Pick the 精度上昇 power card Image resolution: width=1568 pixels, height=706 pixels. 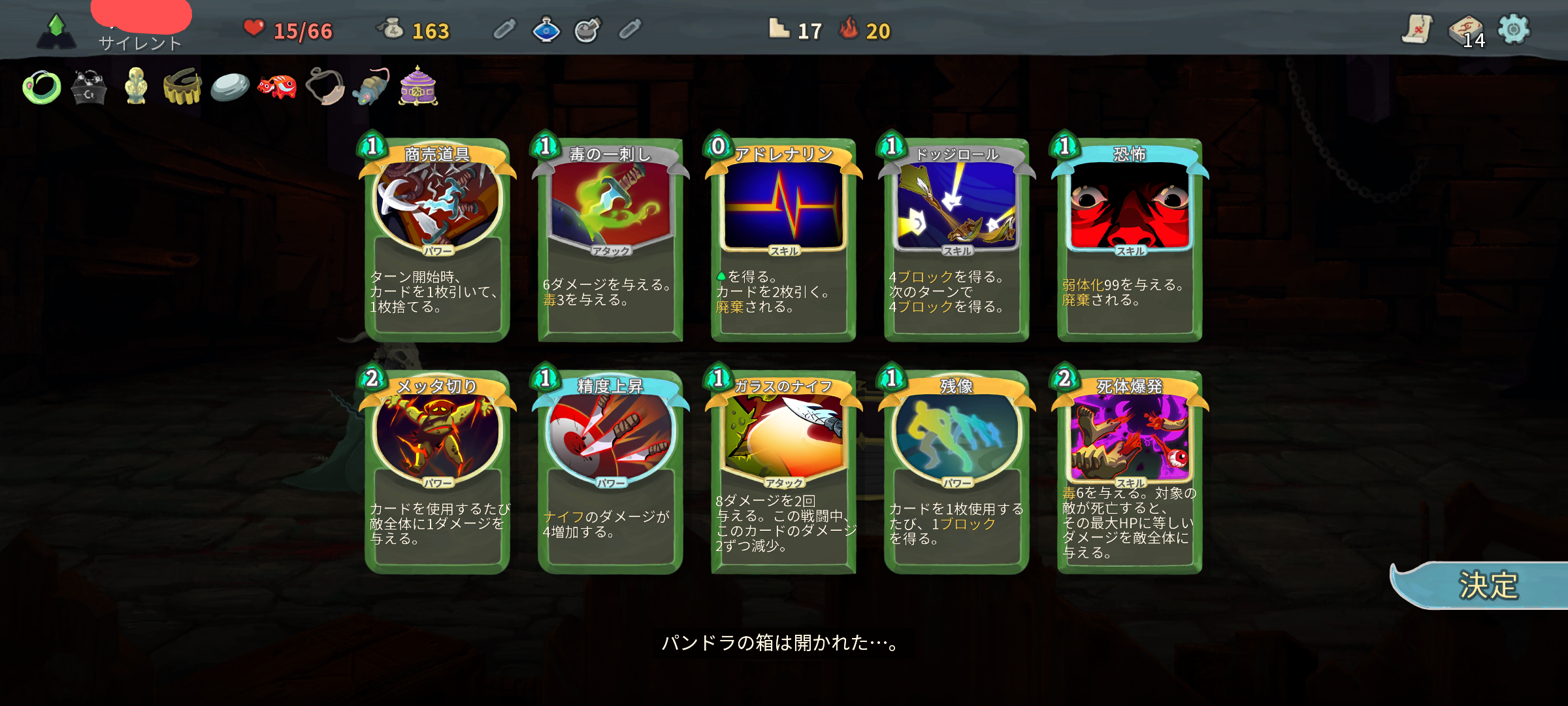click(x=610, y=472)
